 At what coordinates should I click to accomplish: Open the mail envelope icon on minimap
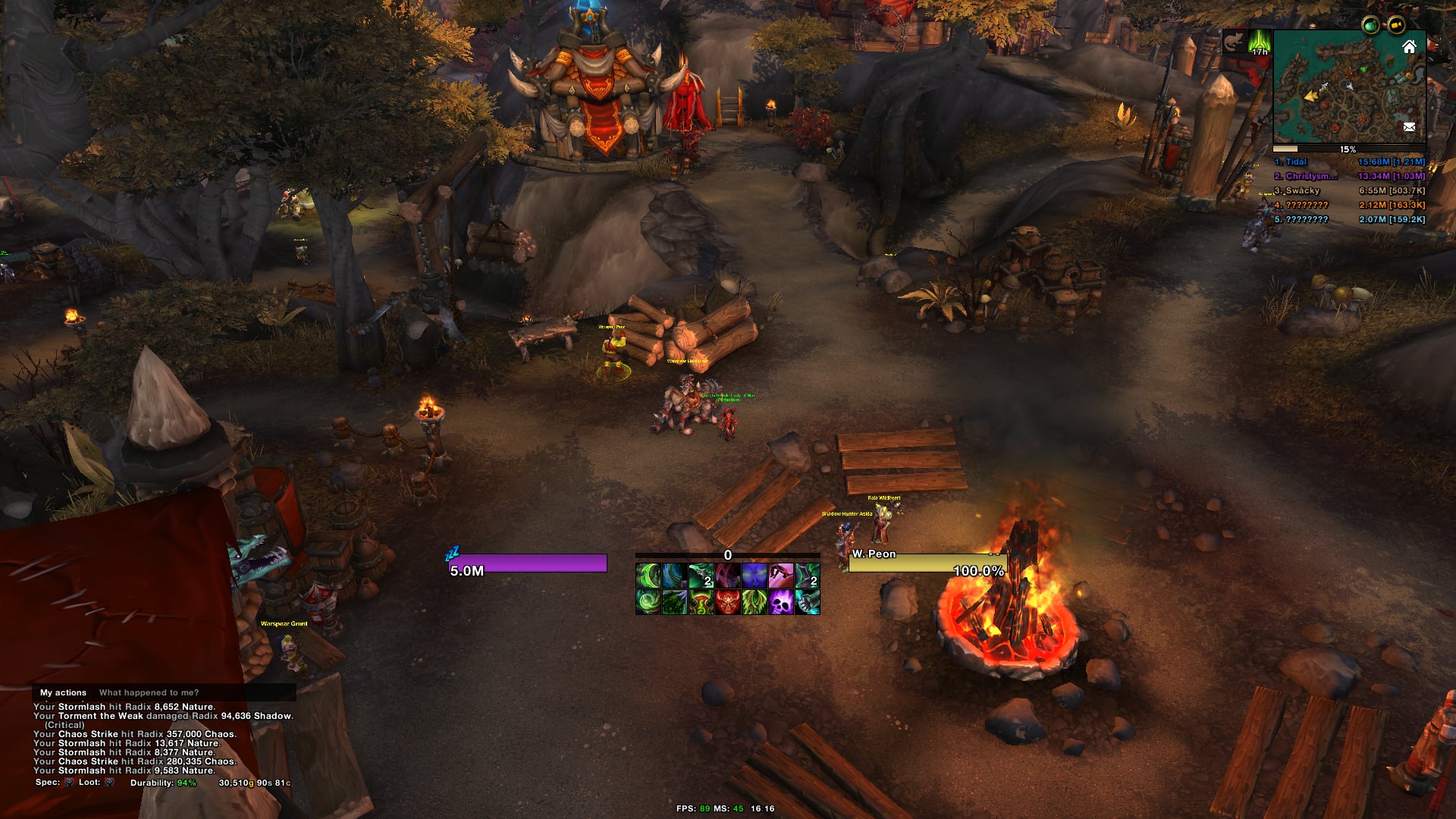point(1409,127)
